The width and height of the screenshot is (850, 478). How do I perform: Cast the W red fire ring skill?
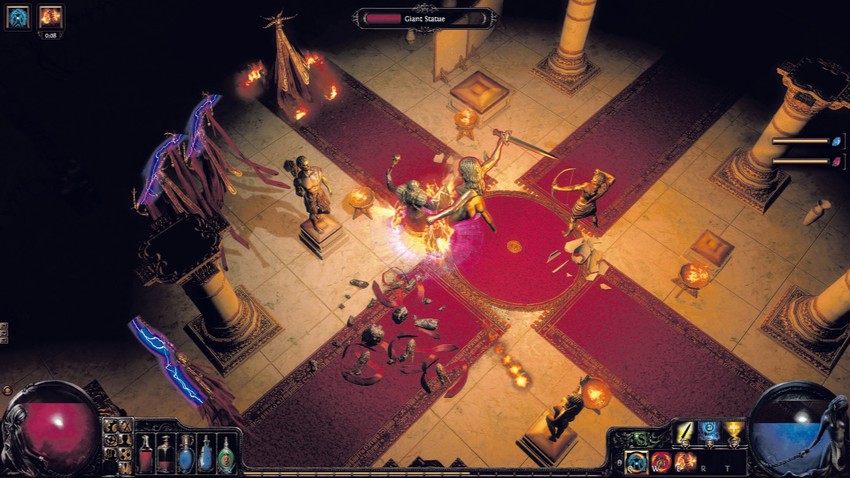coord(661,462)
